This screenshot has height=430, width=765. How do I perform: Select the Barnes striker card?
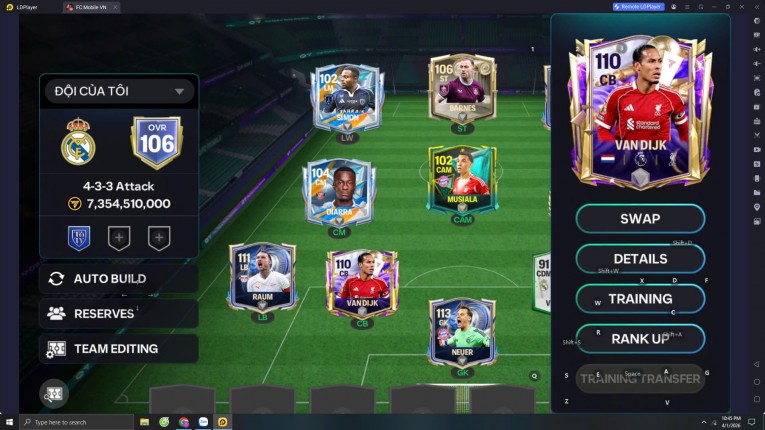(x=462, y=87)
